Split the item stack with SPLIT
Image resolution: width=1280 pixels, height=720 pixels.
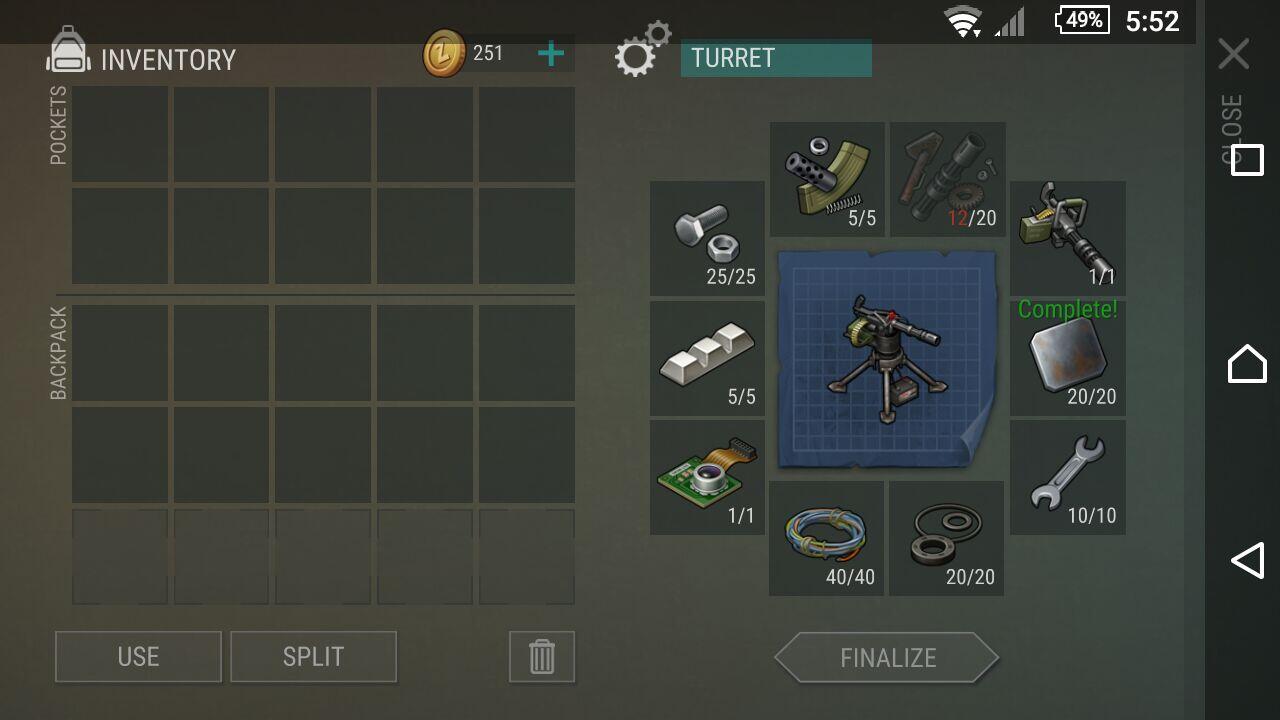313,657
